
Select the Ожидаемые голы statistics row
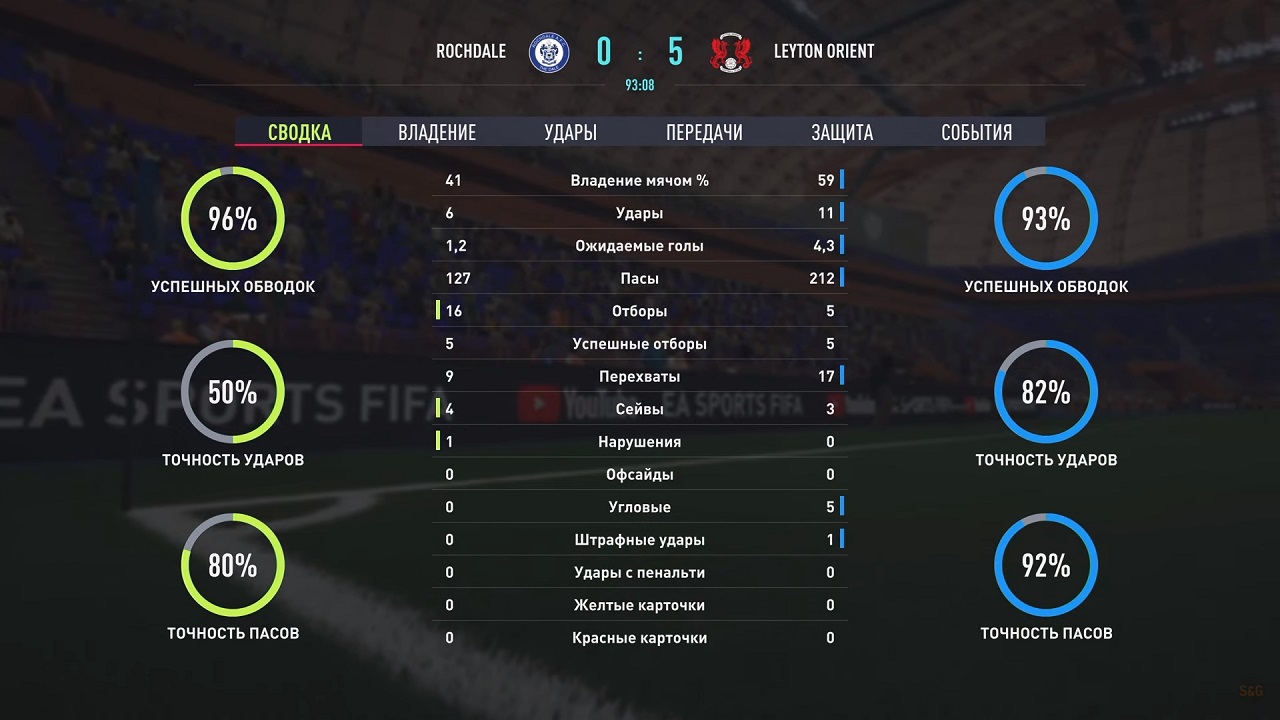click(640, 245)
